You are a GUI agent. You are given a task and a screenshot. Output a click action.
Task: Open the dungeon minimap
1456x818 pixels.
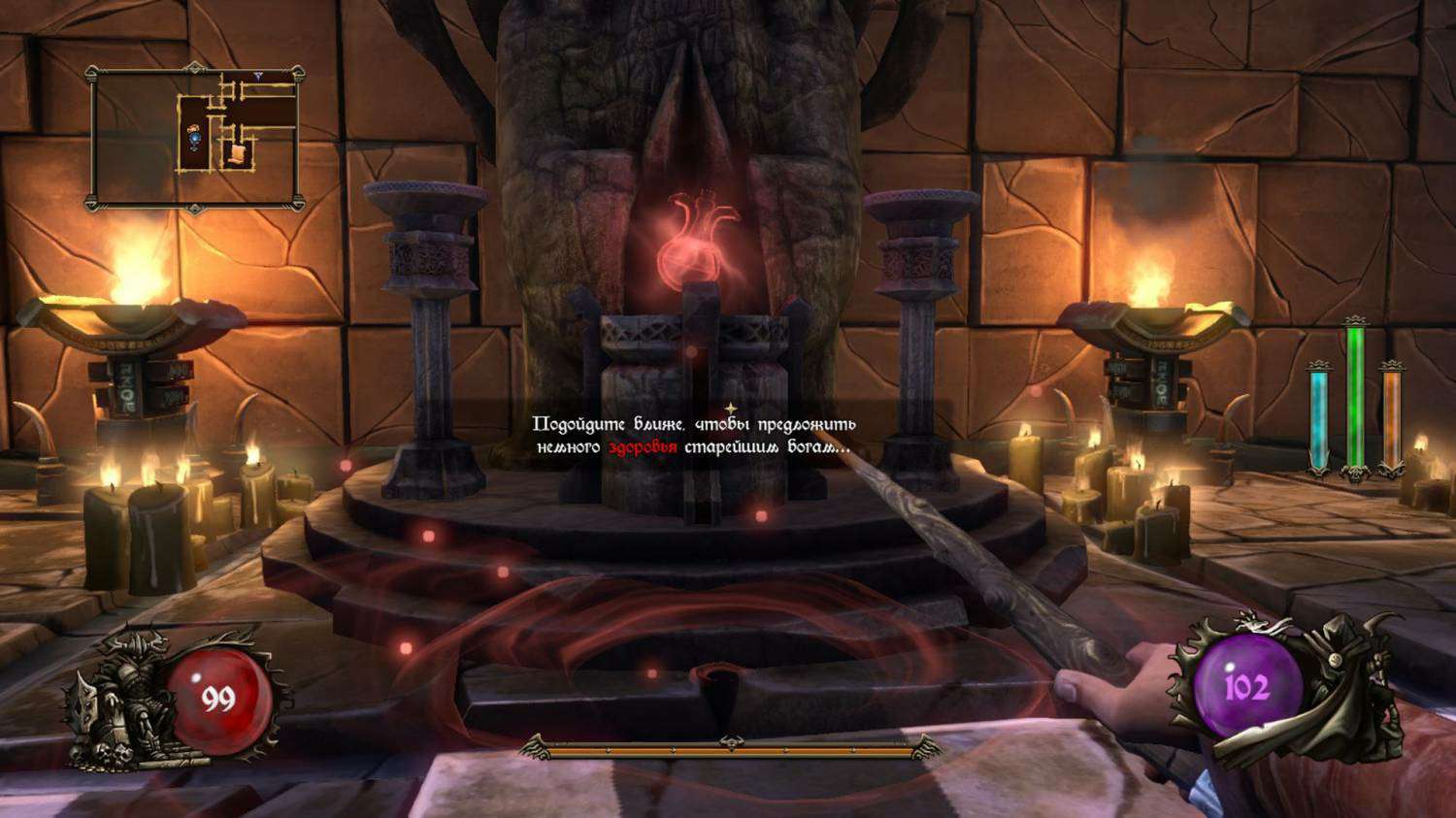[194, 137]
